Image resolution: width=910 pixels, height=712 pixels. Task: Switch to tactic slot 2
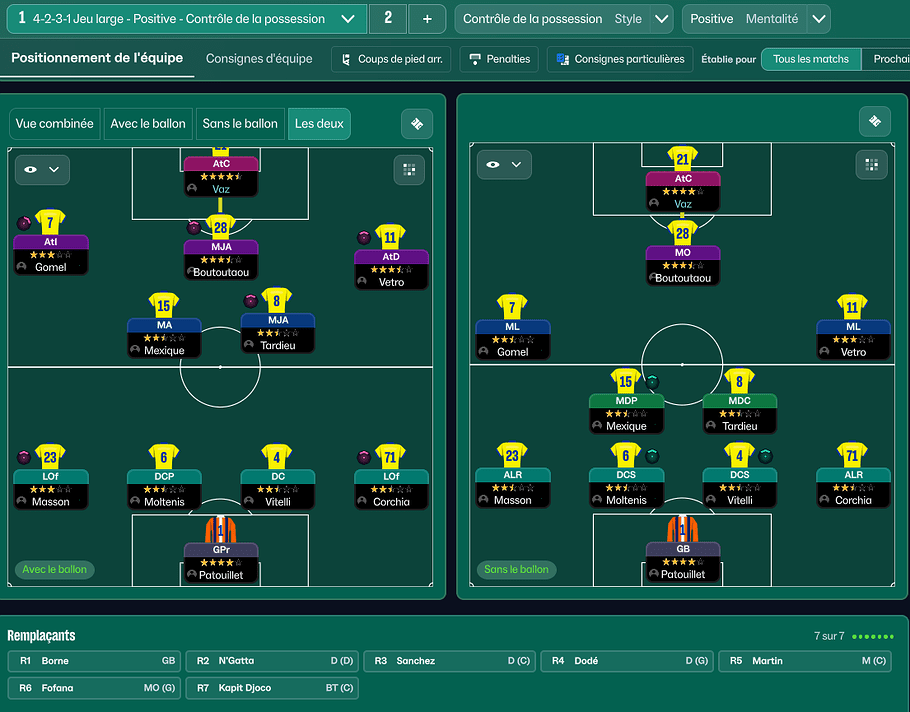(388, 19)
